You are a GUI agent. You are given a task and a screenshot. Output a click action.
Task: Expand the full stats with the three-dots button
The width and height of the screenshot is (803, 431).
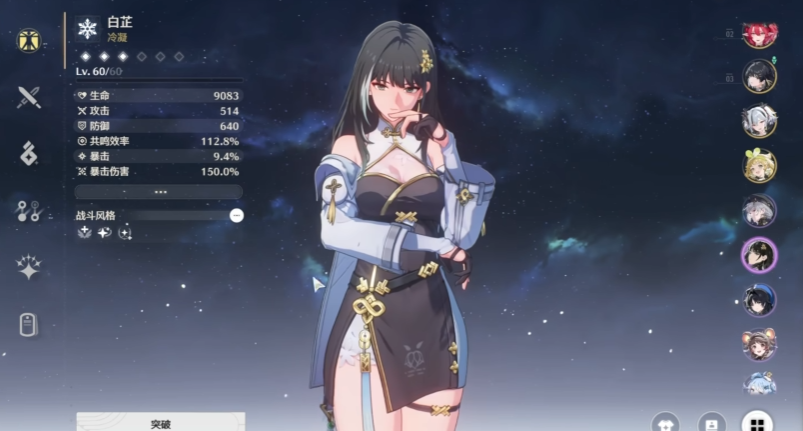click(x=159, y=191)
